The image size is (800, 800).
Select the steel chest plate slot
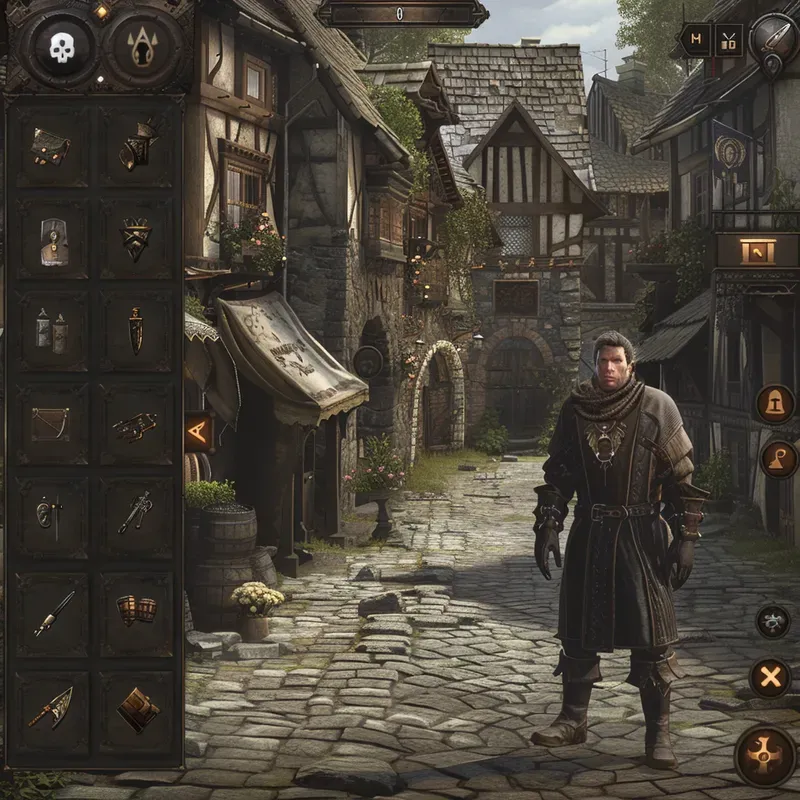(x=52, y=240)
